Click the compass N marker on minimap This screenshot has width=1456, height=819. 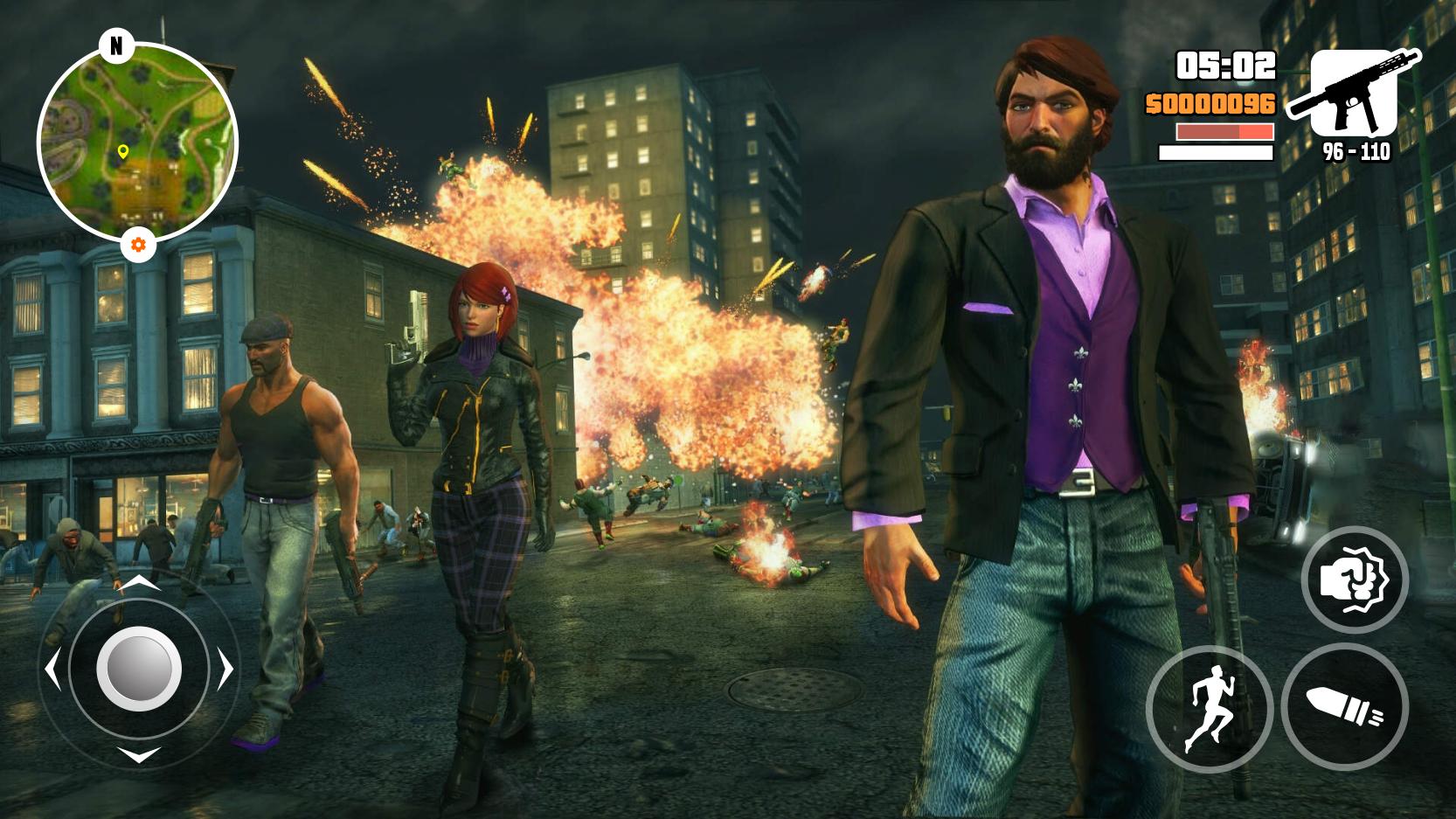point(116,45)
